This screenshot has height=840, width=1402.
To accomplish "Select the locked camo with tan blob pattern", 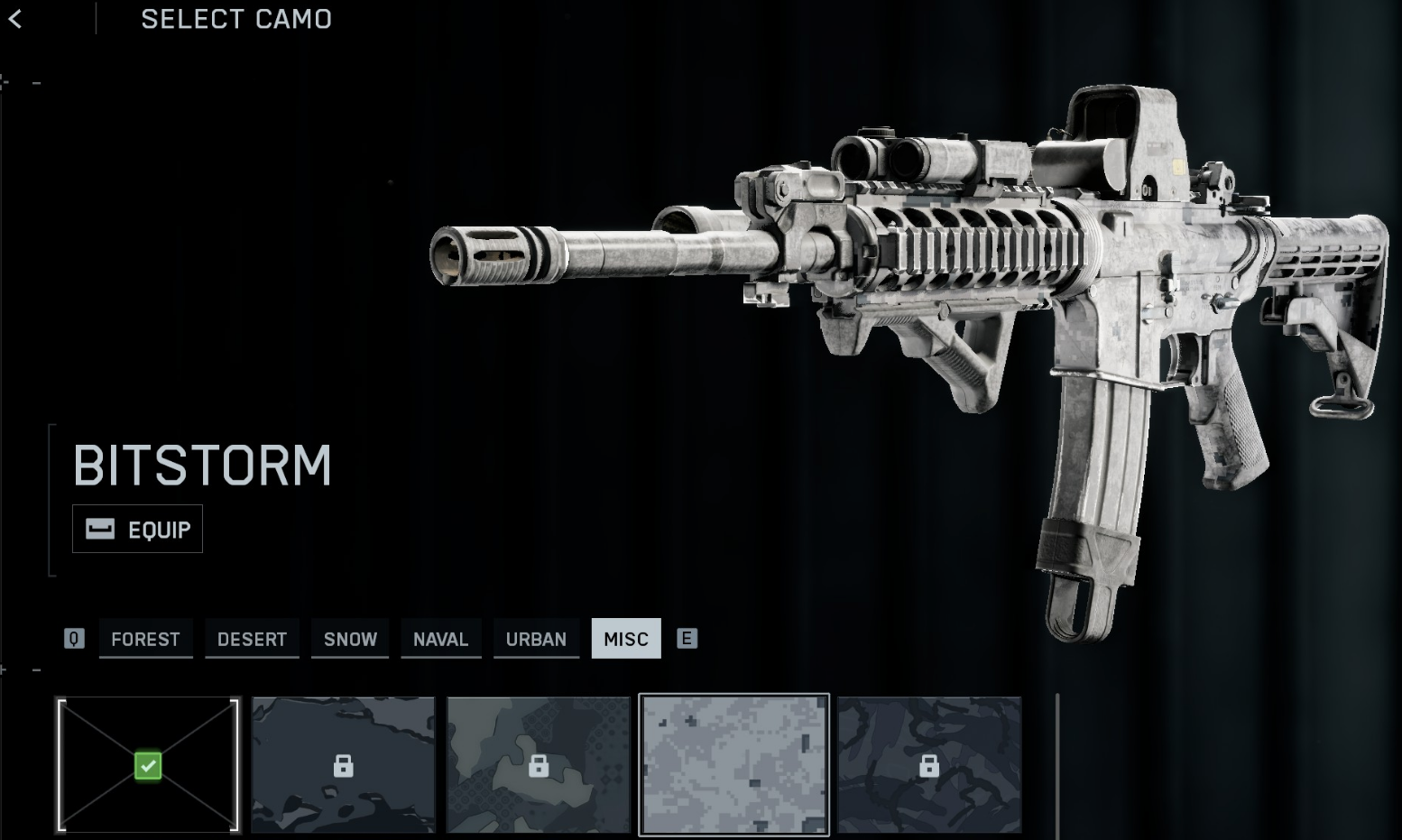I will [x=539, y=765].
